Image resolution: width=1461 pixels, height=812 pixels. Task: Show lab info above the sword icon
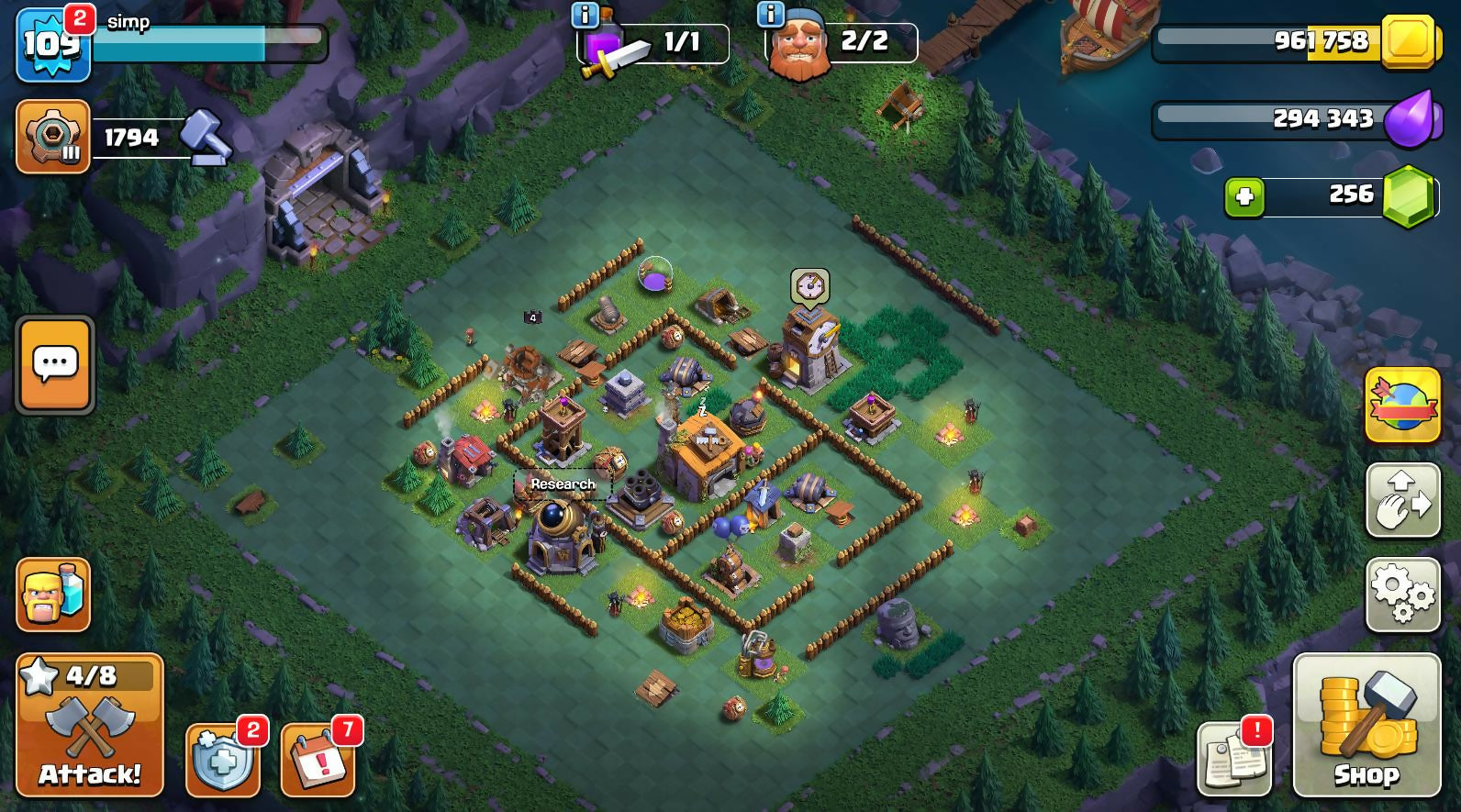585,15
